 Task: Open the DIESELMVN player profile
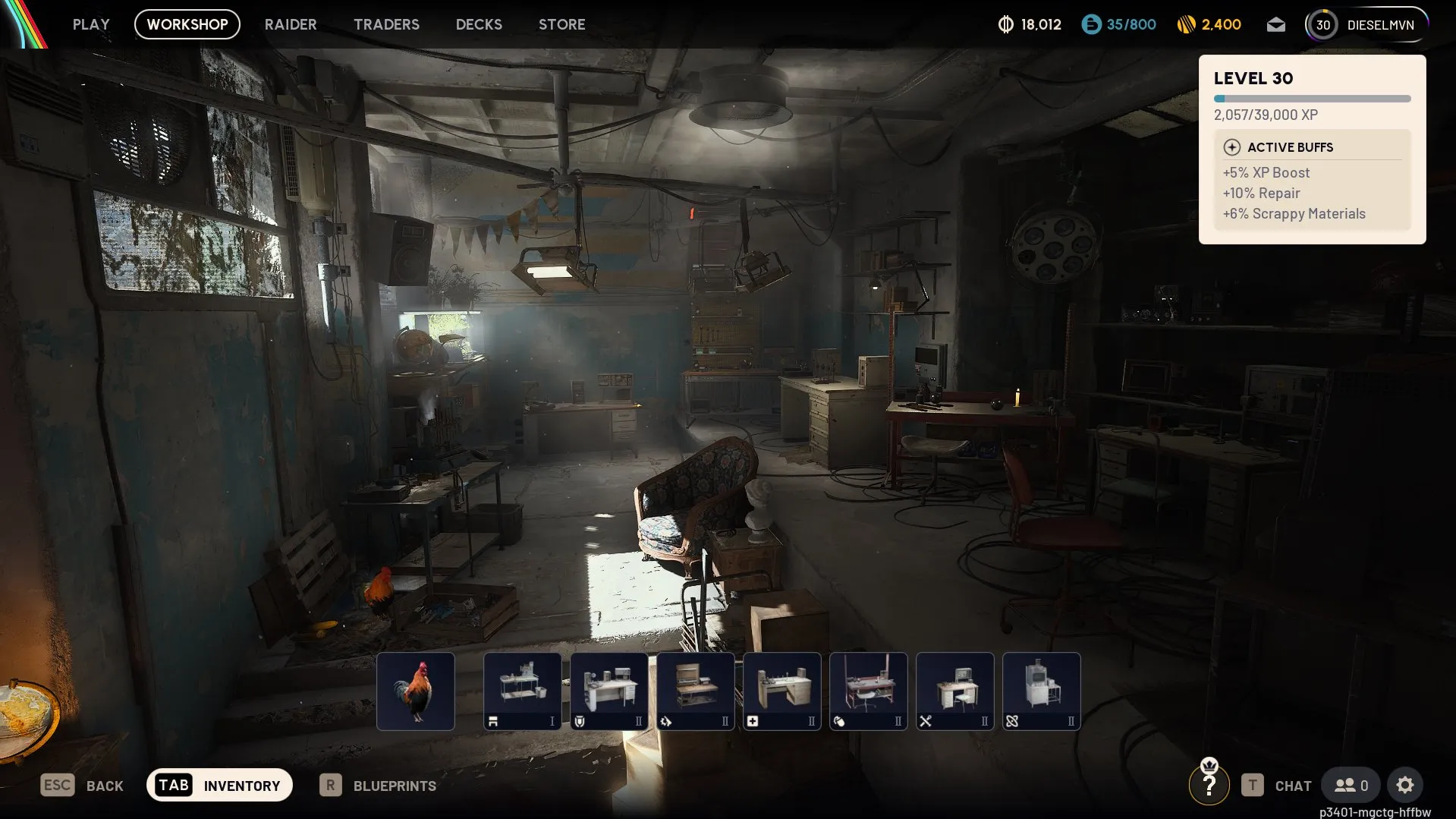coord(1366,25)
